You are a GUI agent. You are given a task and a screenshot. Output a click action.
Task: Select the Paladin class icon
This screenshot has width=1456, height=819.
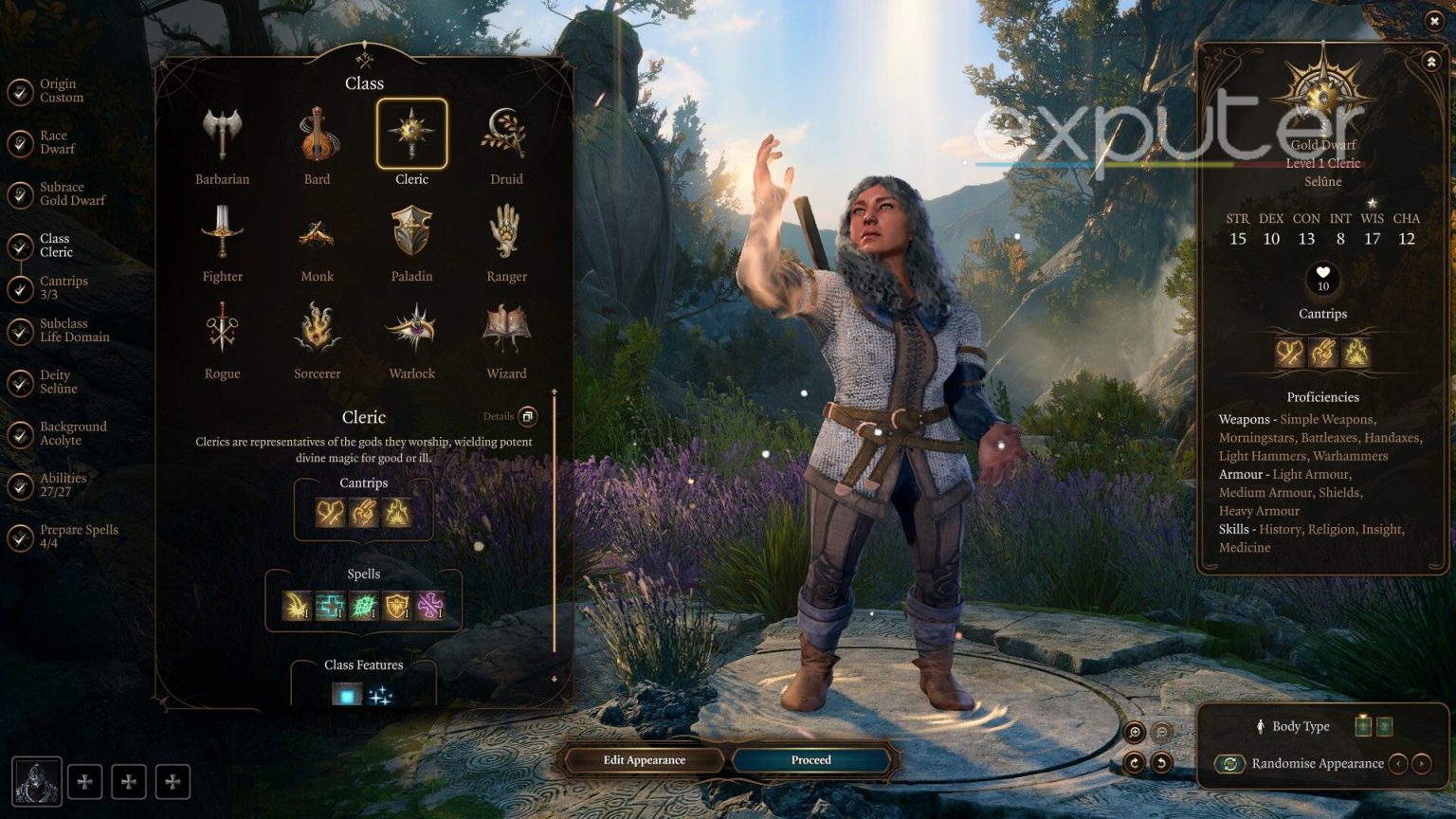411,232
